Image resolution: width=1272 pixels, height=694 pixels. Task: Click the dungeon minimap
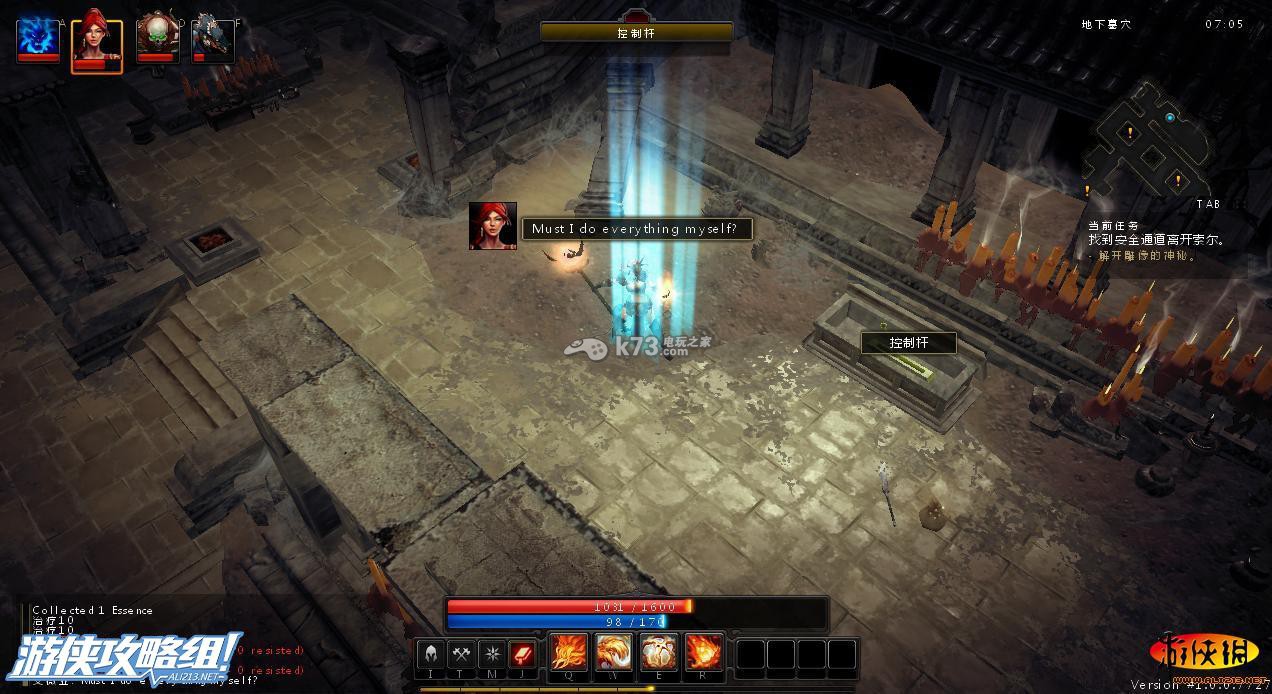(1150, 145)
